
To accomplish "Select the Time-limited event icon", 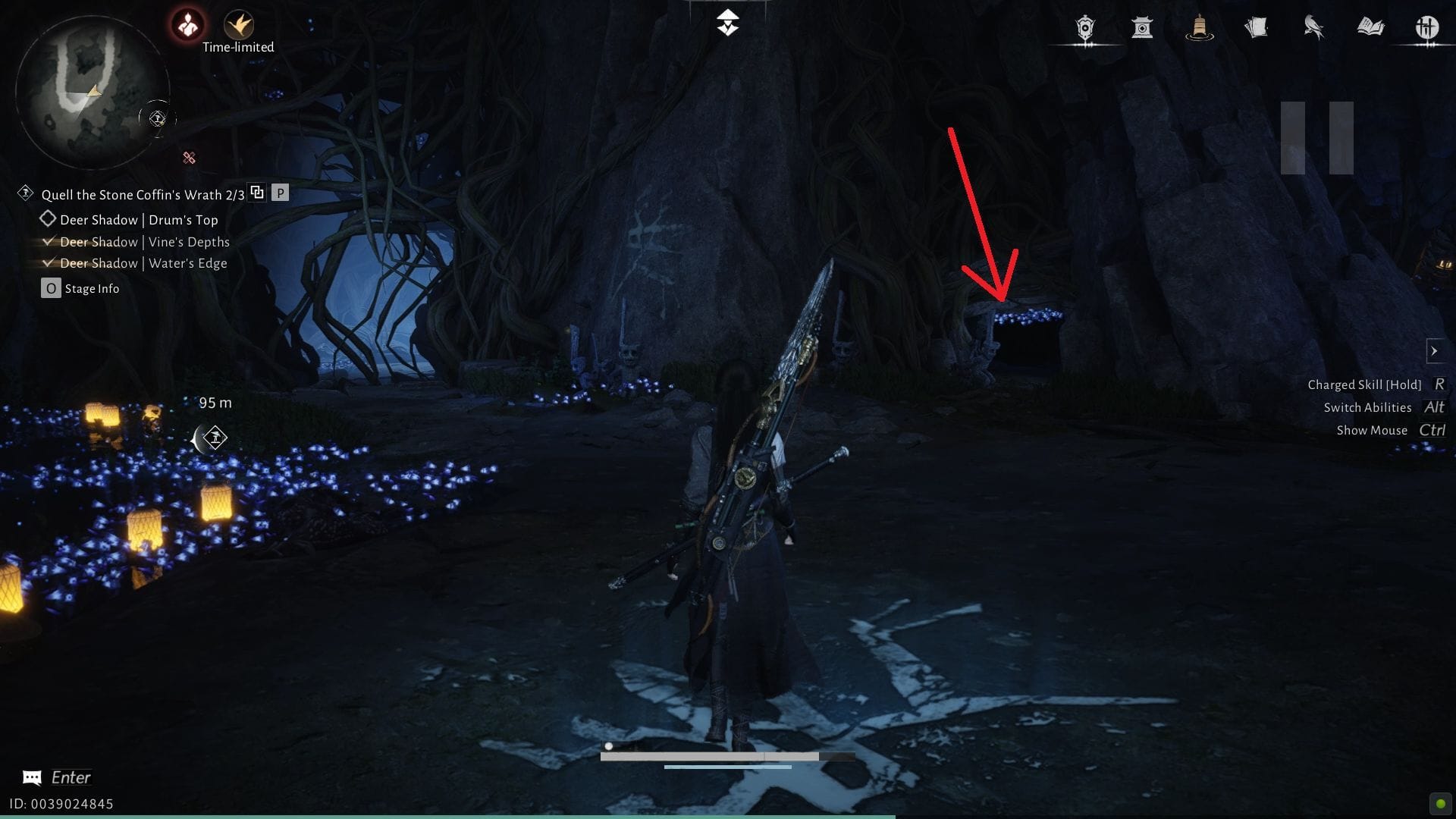I will pyautogui.click(x=238, y=24).
